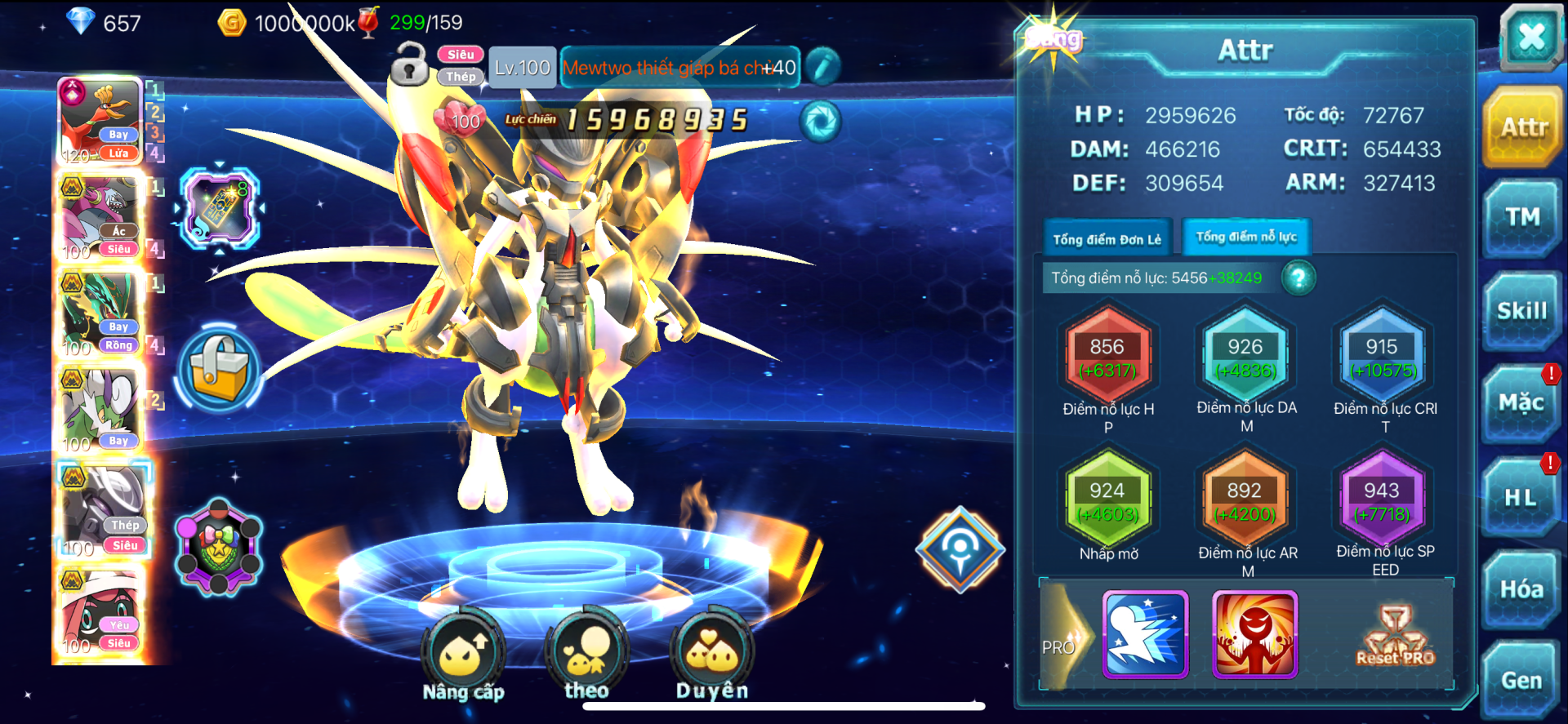Select the HL side tab
The height and width of the screenshot is (724, 1568).
click(1521, 497)
